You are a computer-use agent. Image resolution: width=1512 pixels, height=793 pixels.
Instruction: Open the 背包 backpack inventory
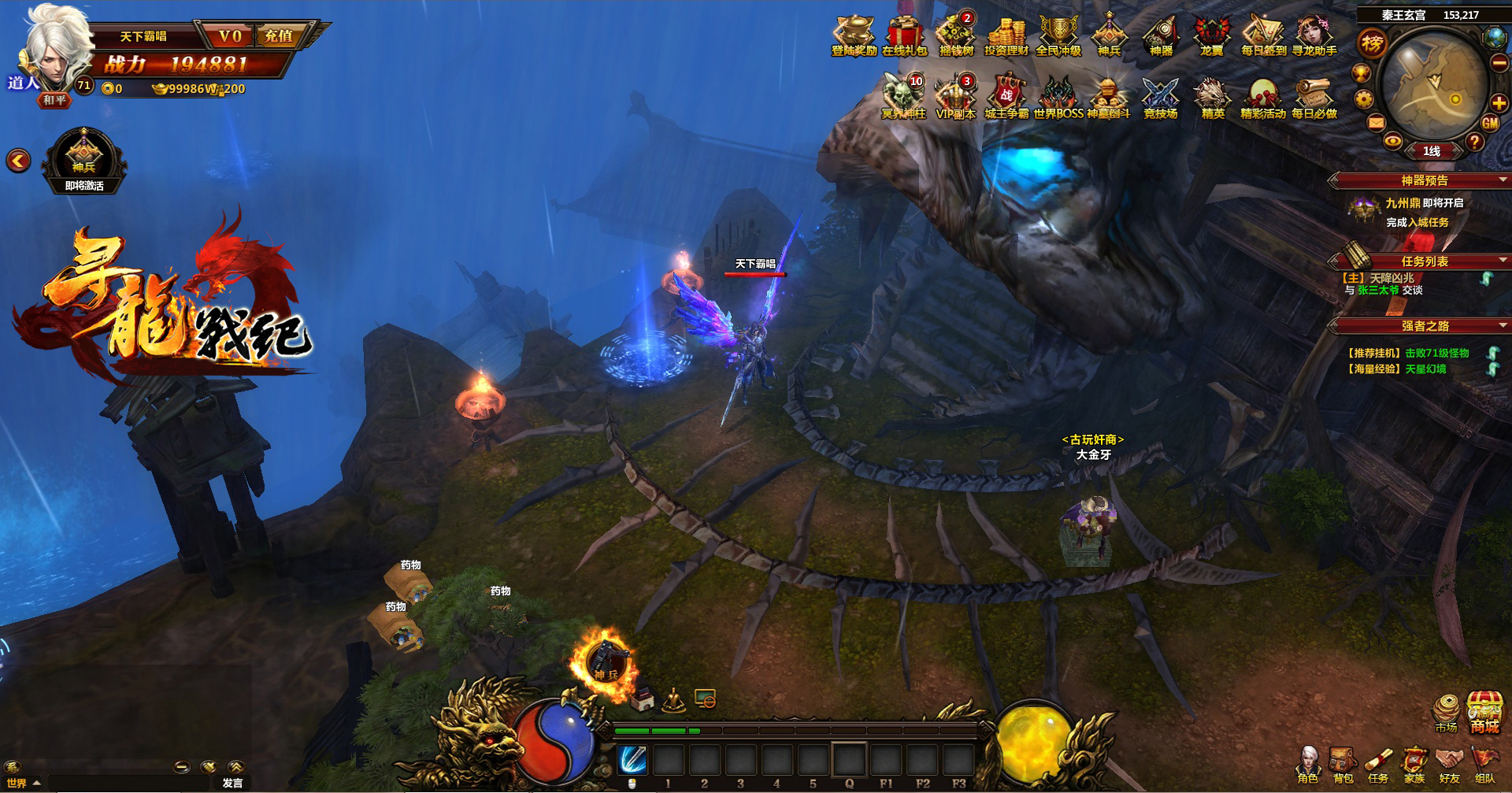point(1343,765)
